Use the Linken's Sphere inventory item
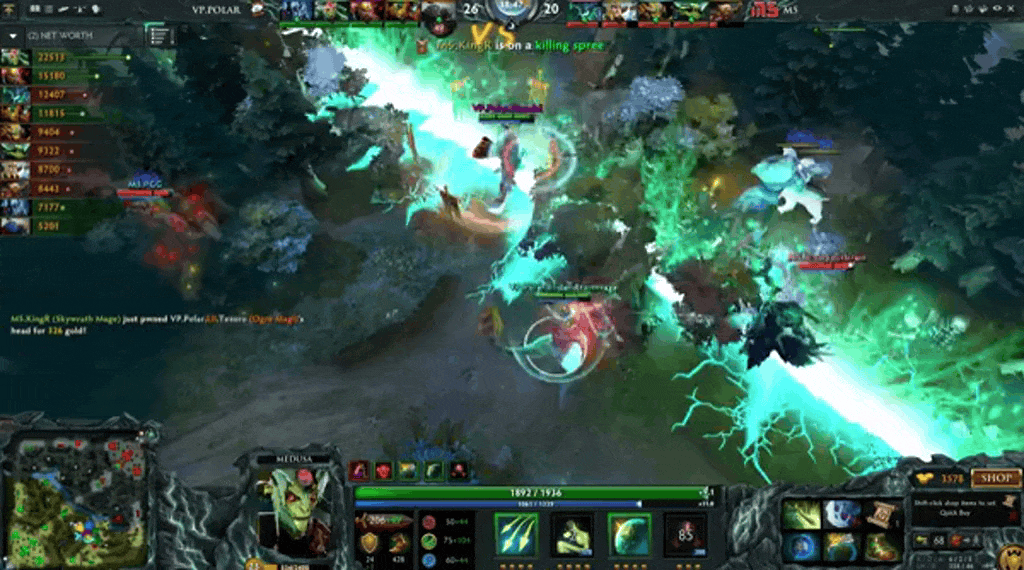 pos(802,547)
